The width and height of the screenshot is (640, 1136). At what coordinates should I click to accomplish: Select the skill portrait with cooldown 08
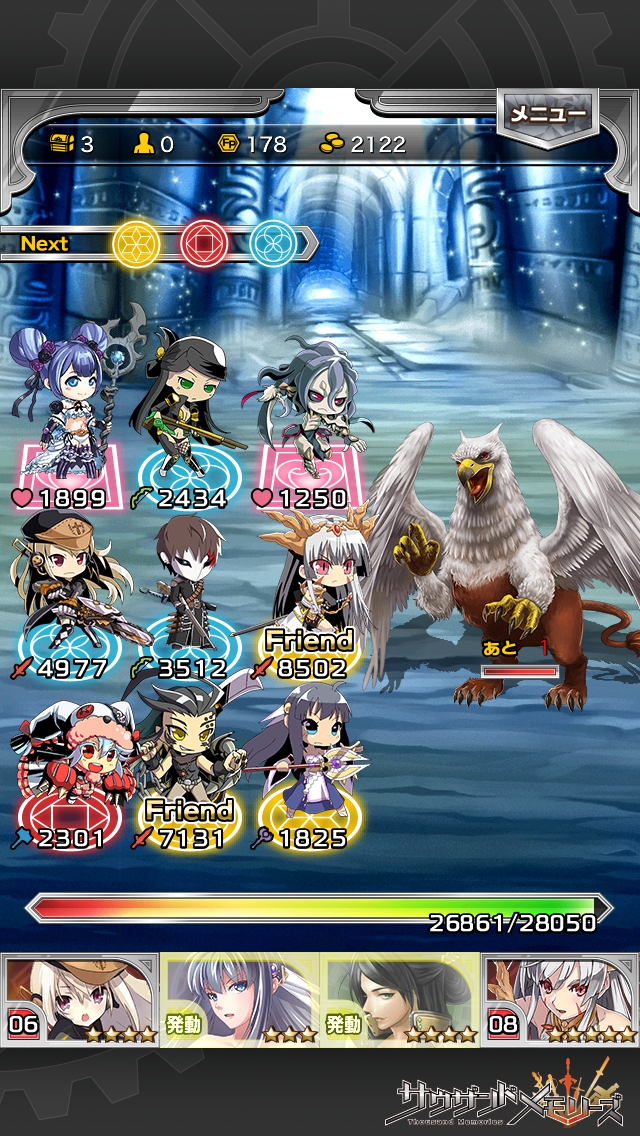[560, 999]
